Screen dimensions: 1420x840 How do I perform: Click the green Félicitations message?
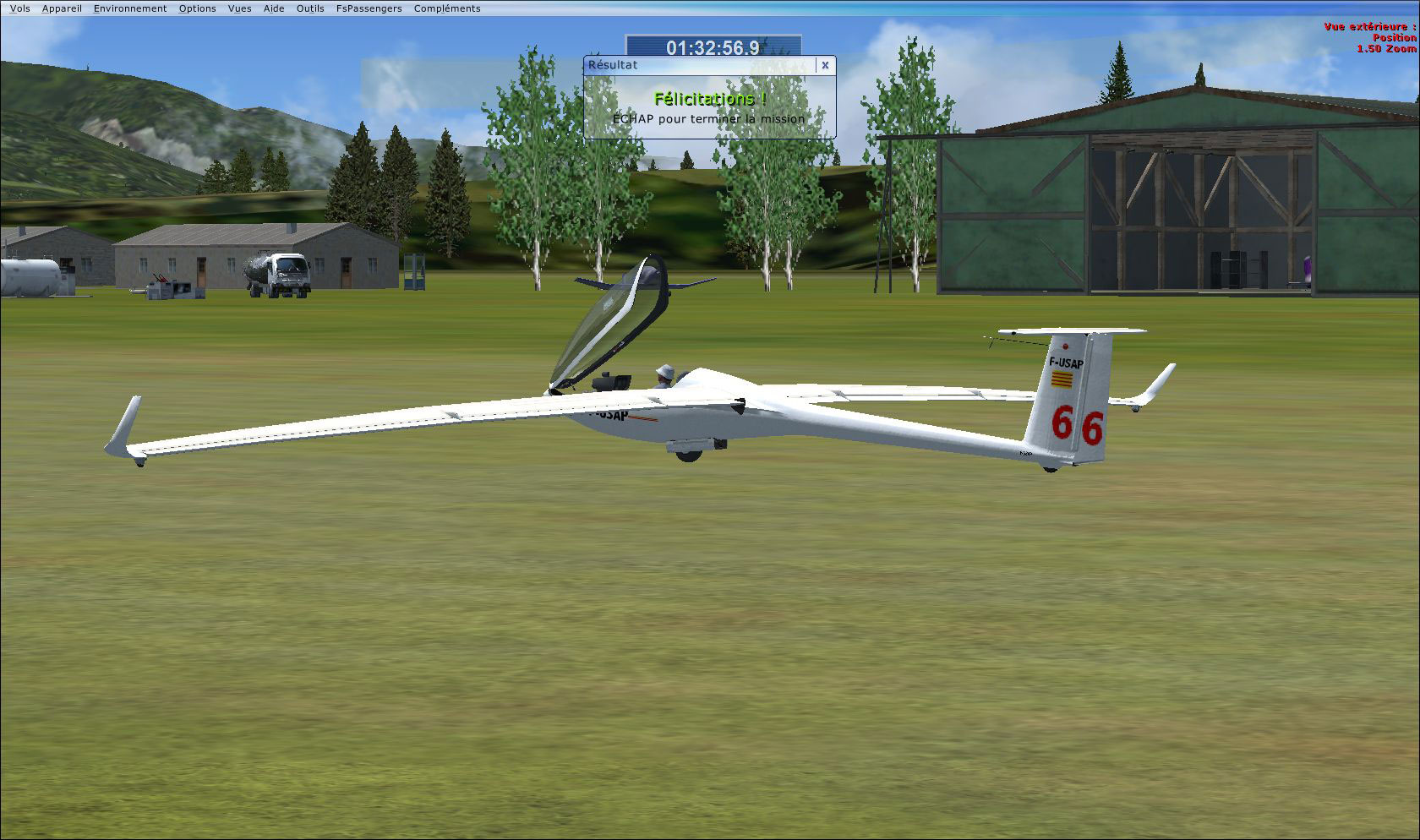pyautogui.click(x=709, y=98)
